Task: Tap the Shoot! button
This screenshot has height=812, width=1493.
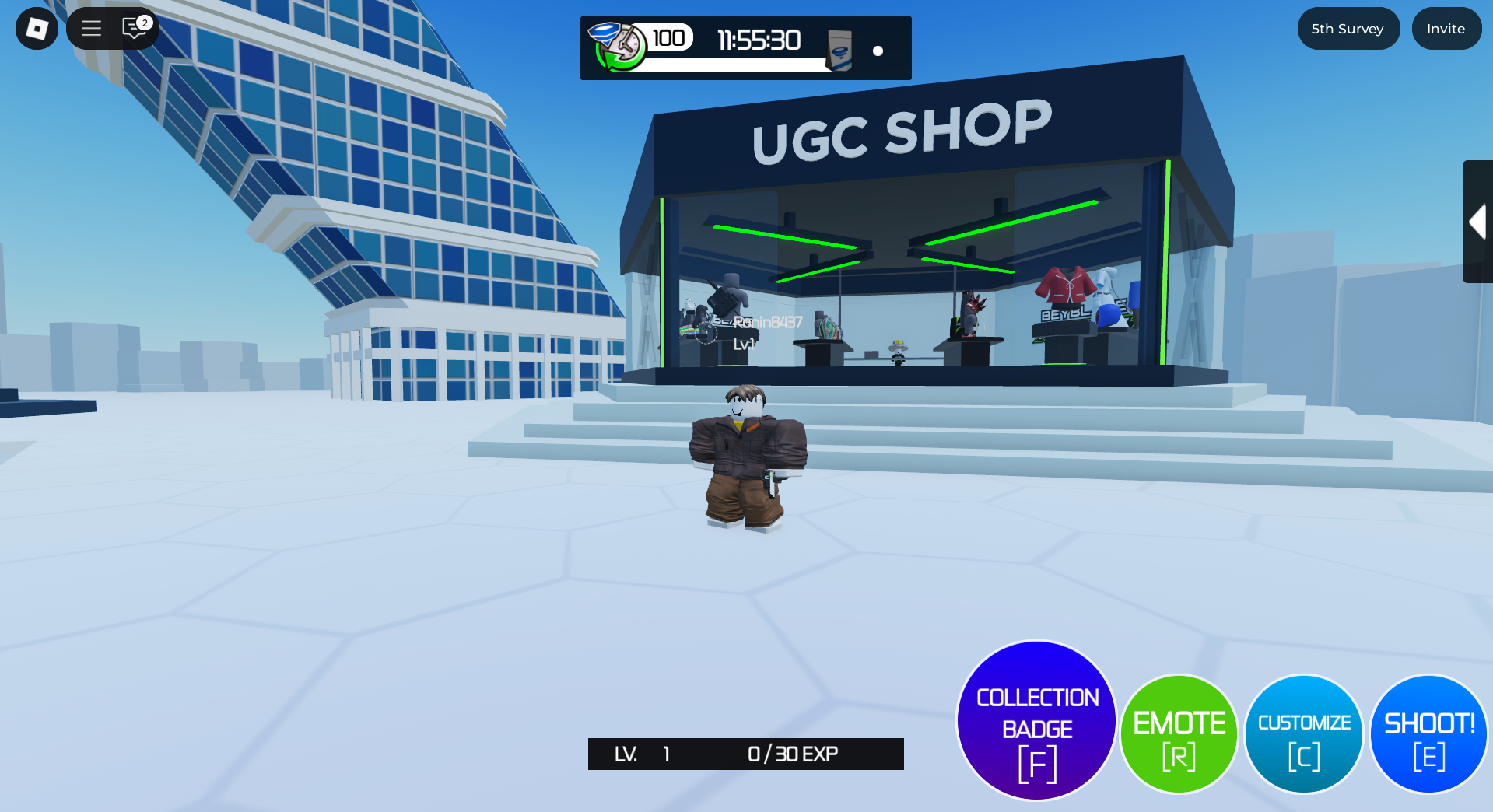Action: (1428, 733)
